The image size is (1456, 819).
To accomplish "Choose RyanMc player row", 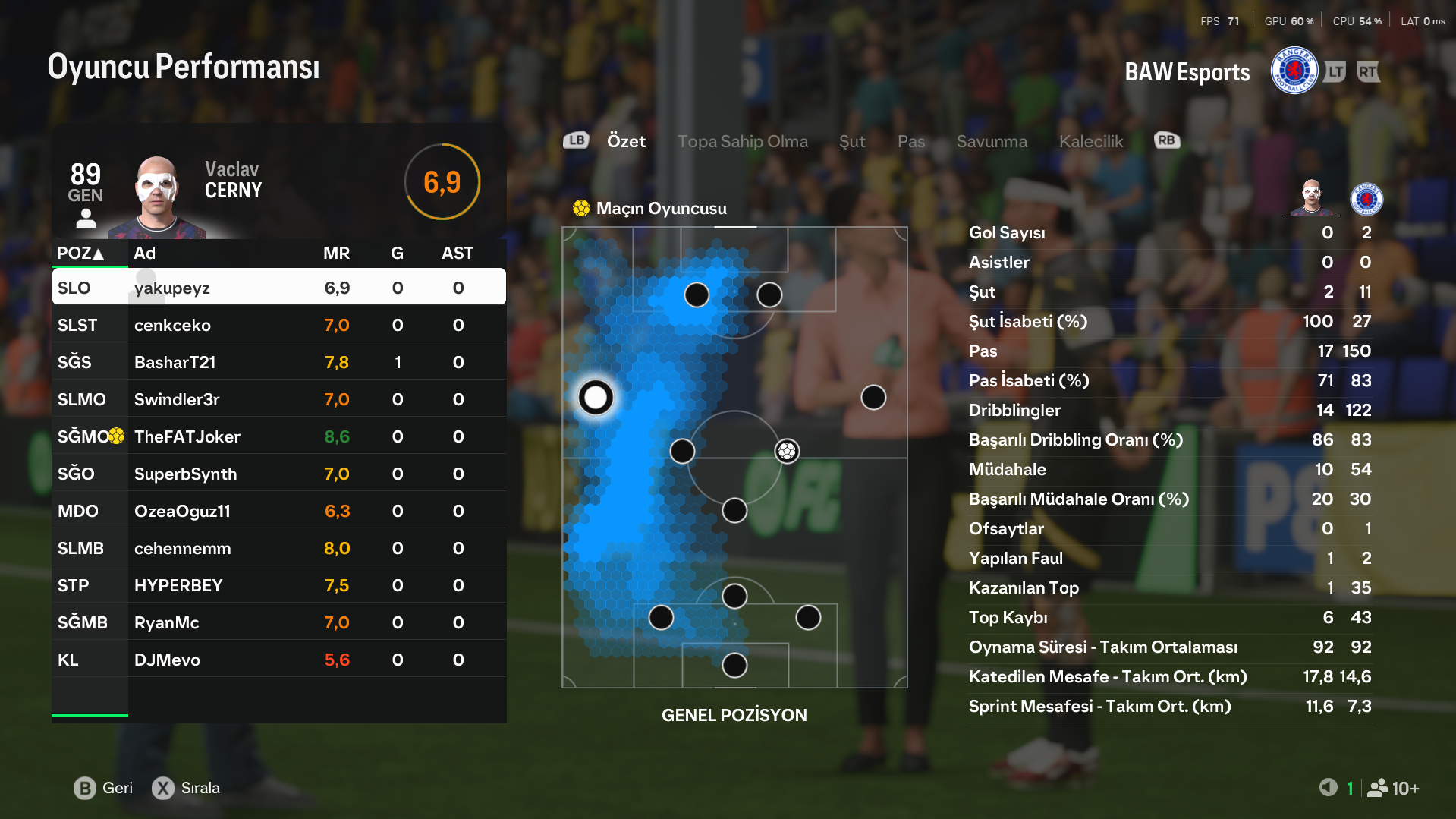I will click(278, 622).
